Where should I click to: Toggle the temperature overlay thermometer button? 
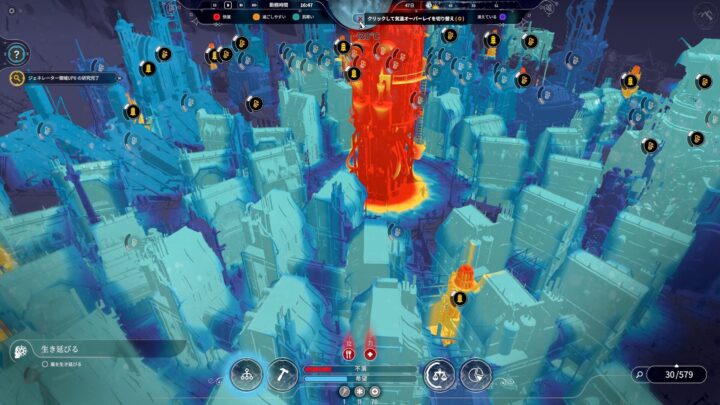360,18
